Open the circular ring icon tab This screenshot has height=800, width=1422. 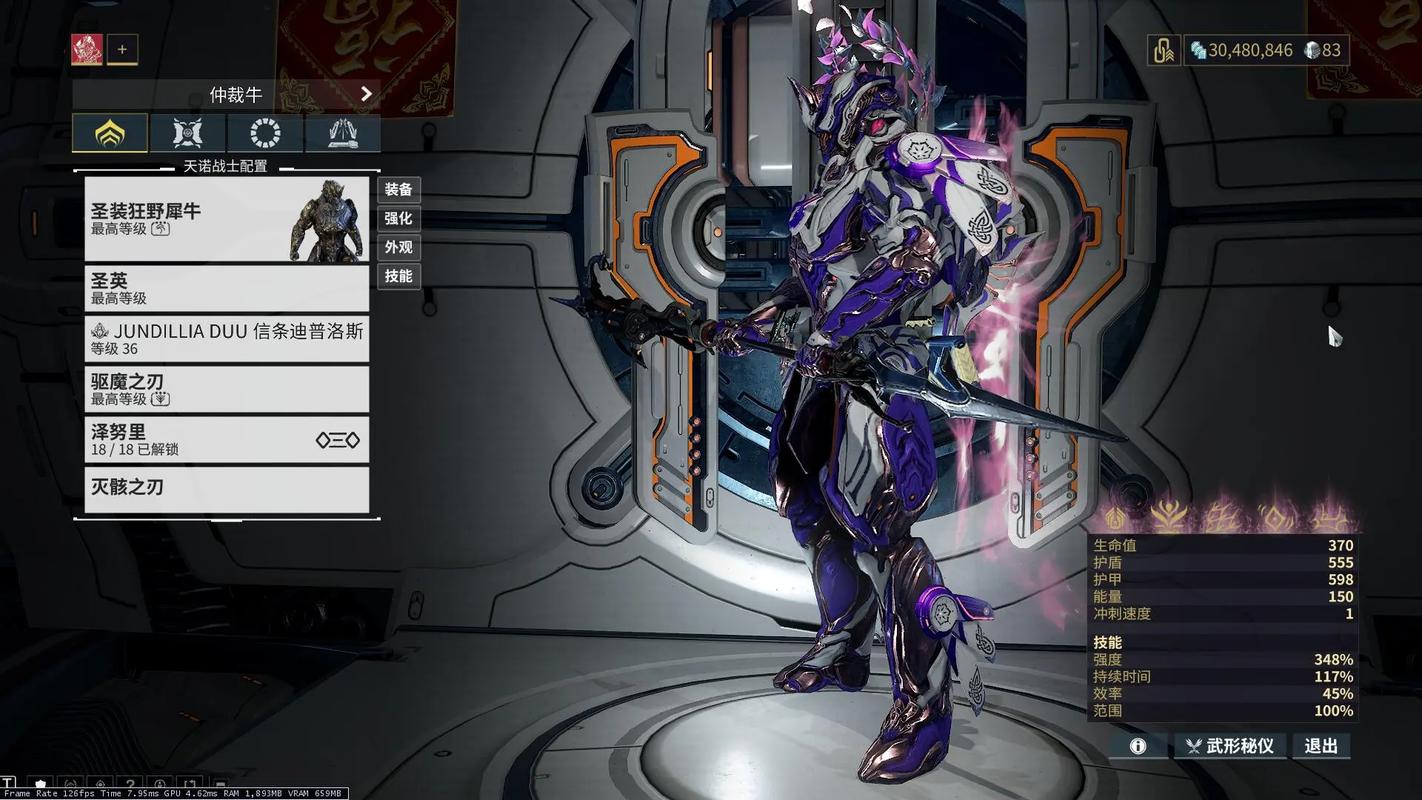click(x=264, y=133)
